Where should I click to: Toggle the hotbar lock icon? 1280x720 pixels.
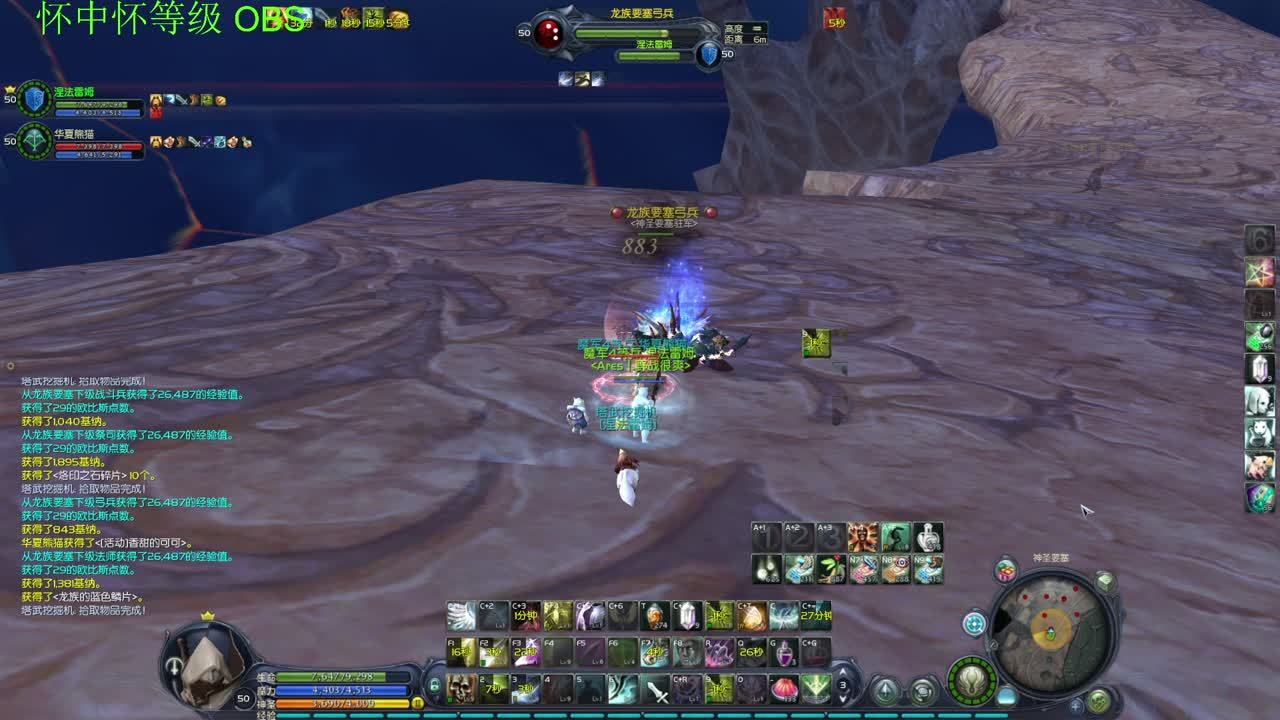pos(435,687)
